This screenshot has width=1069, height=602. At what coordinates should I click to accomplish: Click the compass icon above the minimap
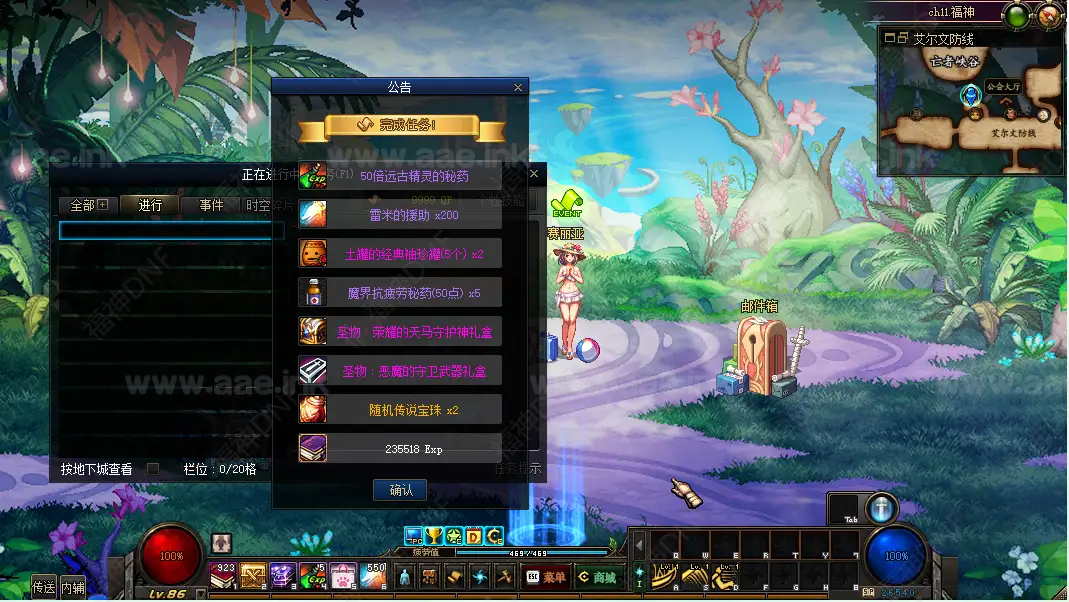(1049, 15)
